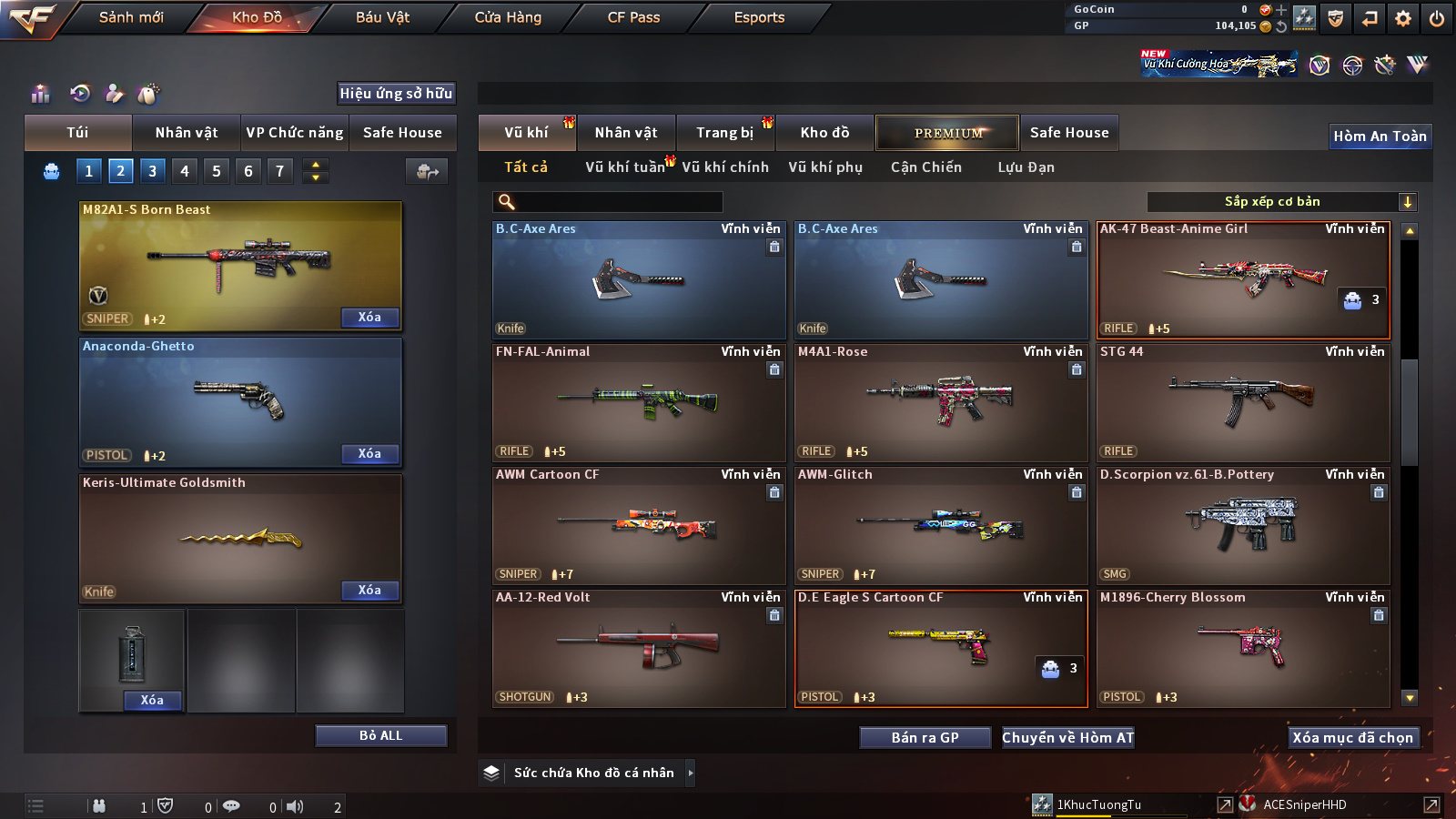Select bag page number 4

pyautogui.click(x=185, y=170)
